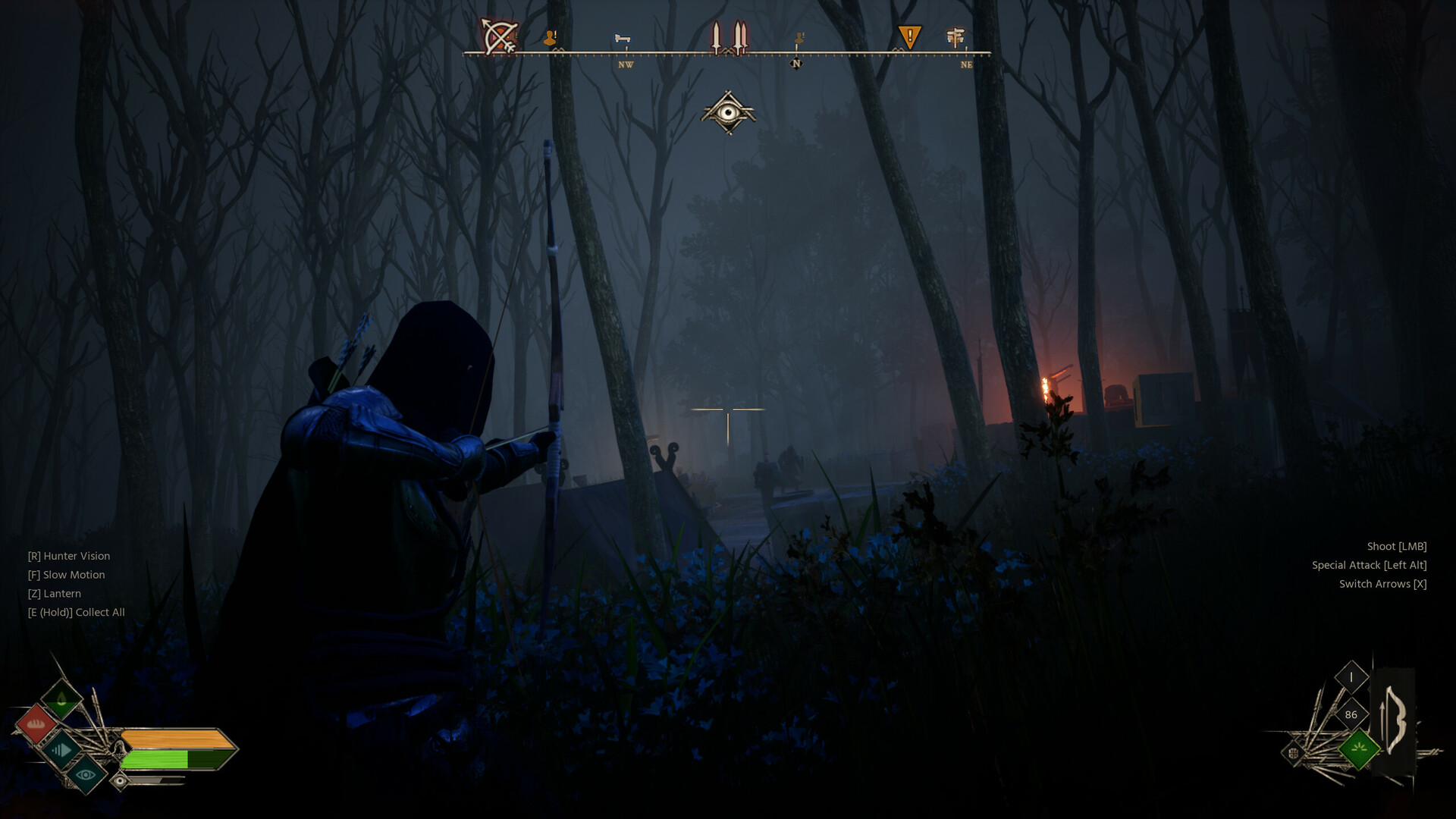Click the Switch Arrows [X] prompt
The image size is (1456, 819).
tap(1383, 584)
